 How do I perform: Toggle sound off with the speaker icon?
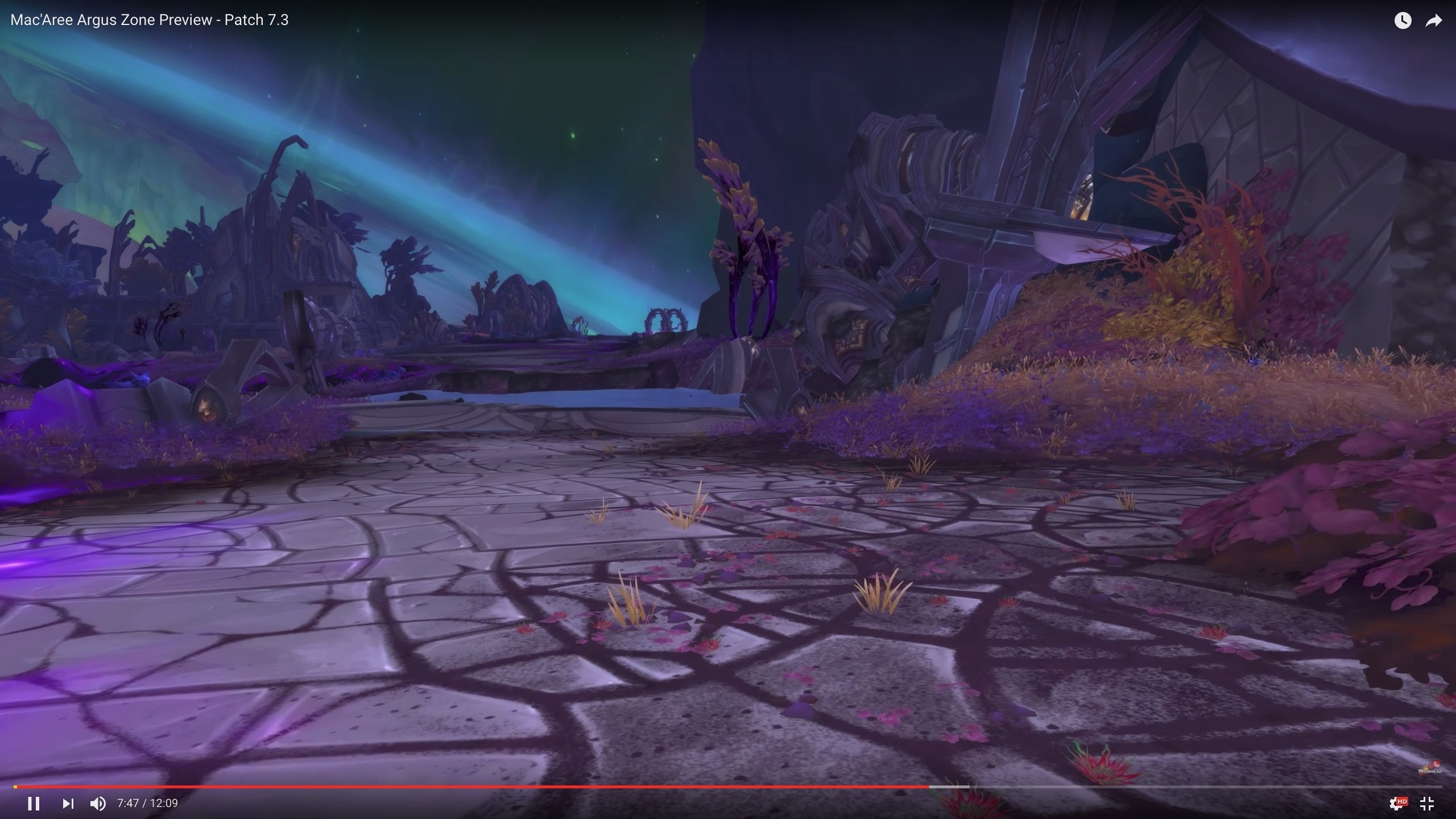[98, 804]
